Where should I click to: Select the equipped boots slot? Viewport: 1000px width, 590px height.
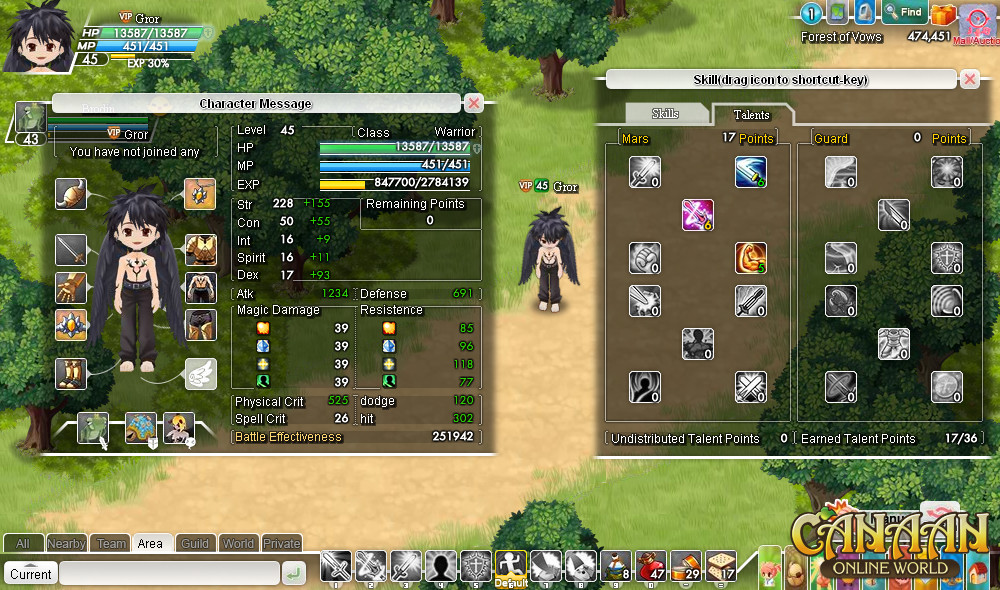pos(71,374)
